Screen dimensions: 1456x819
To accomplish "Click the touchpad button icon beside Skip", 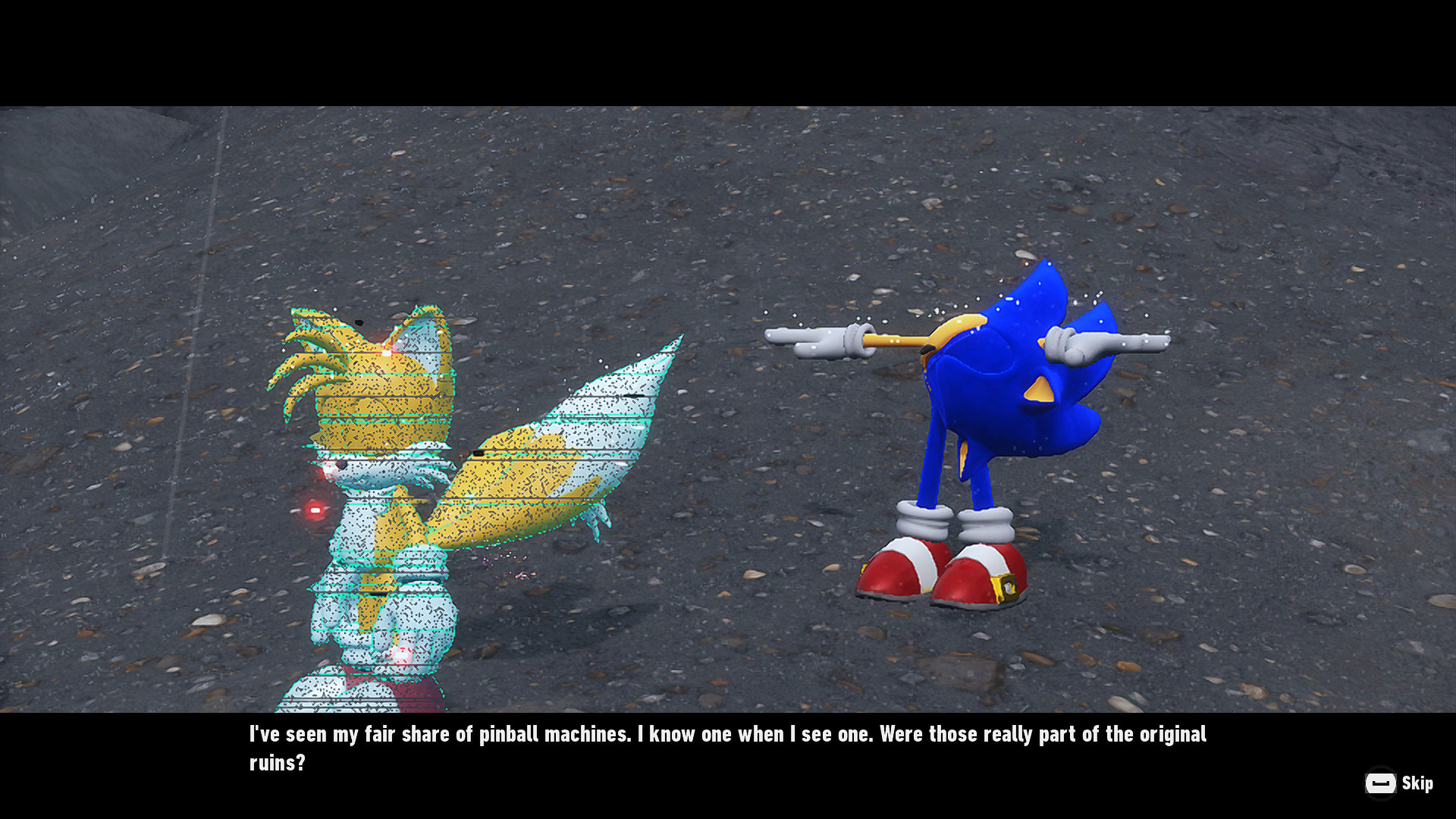I will [1382, 784].
